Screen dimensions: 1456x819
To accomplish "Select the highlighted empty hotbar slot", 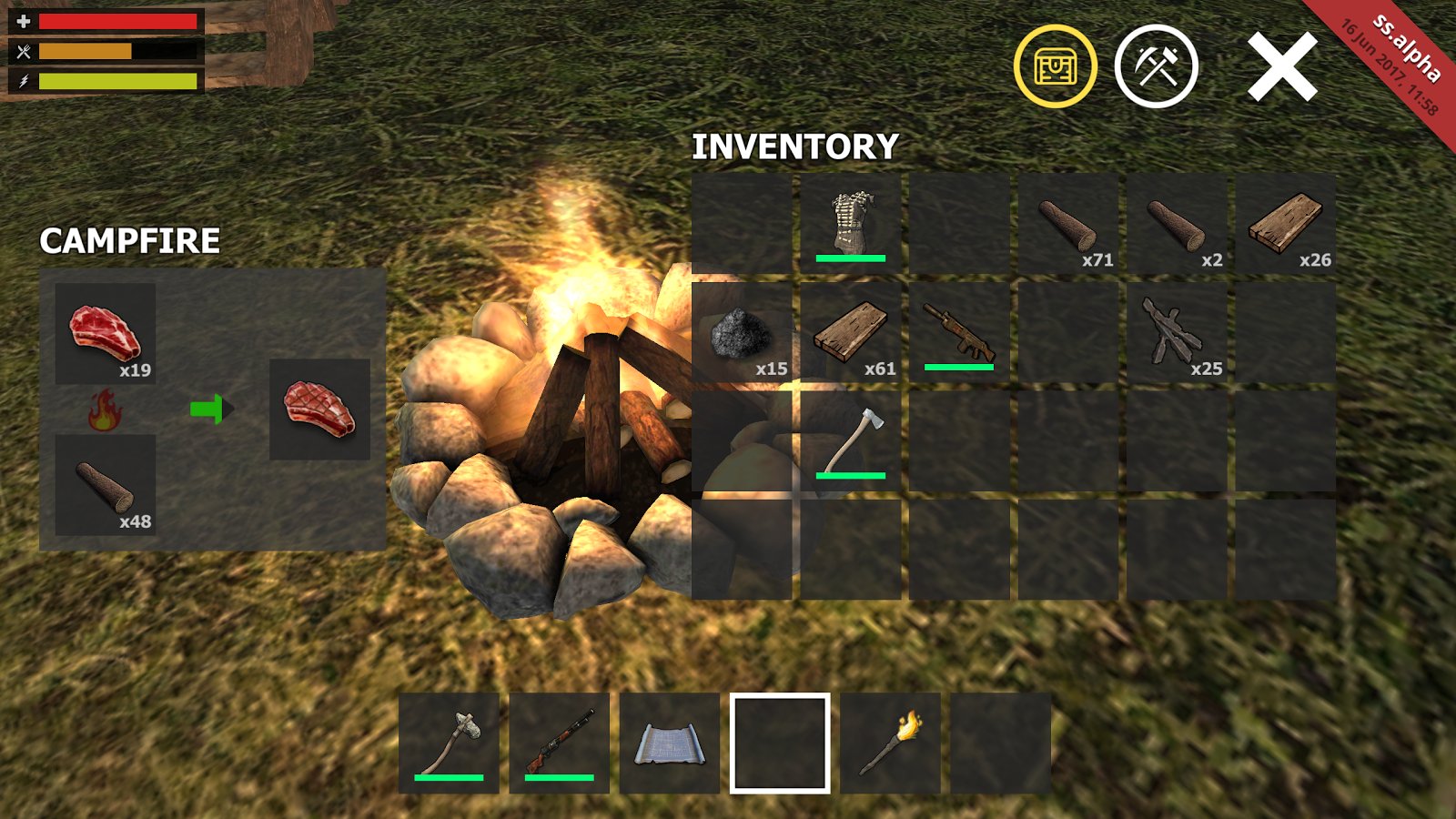I will tap(780, 743).
